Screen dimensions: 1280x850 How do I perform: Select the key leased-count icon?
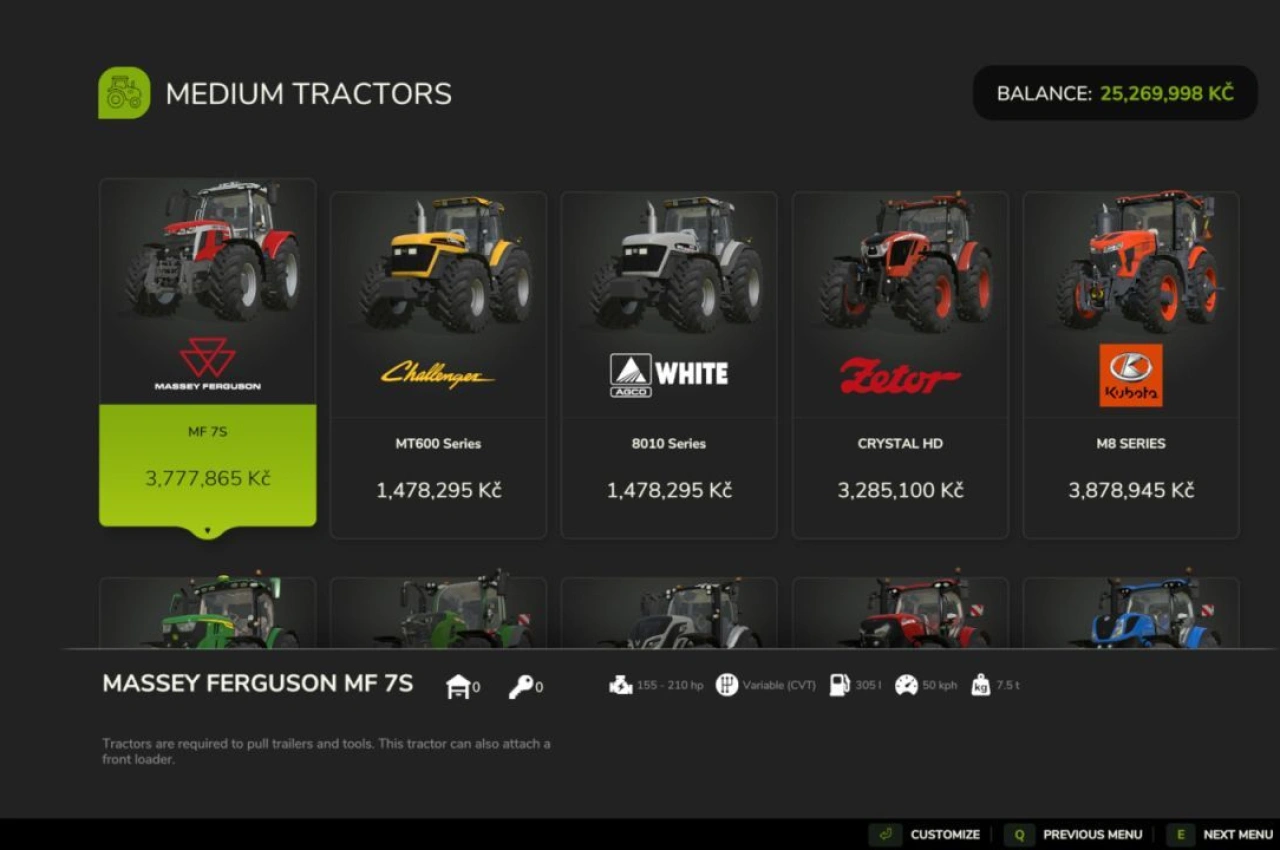[523, 686]
